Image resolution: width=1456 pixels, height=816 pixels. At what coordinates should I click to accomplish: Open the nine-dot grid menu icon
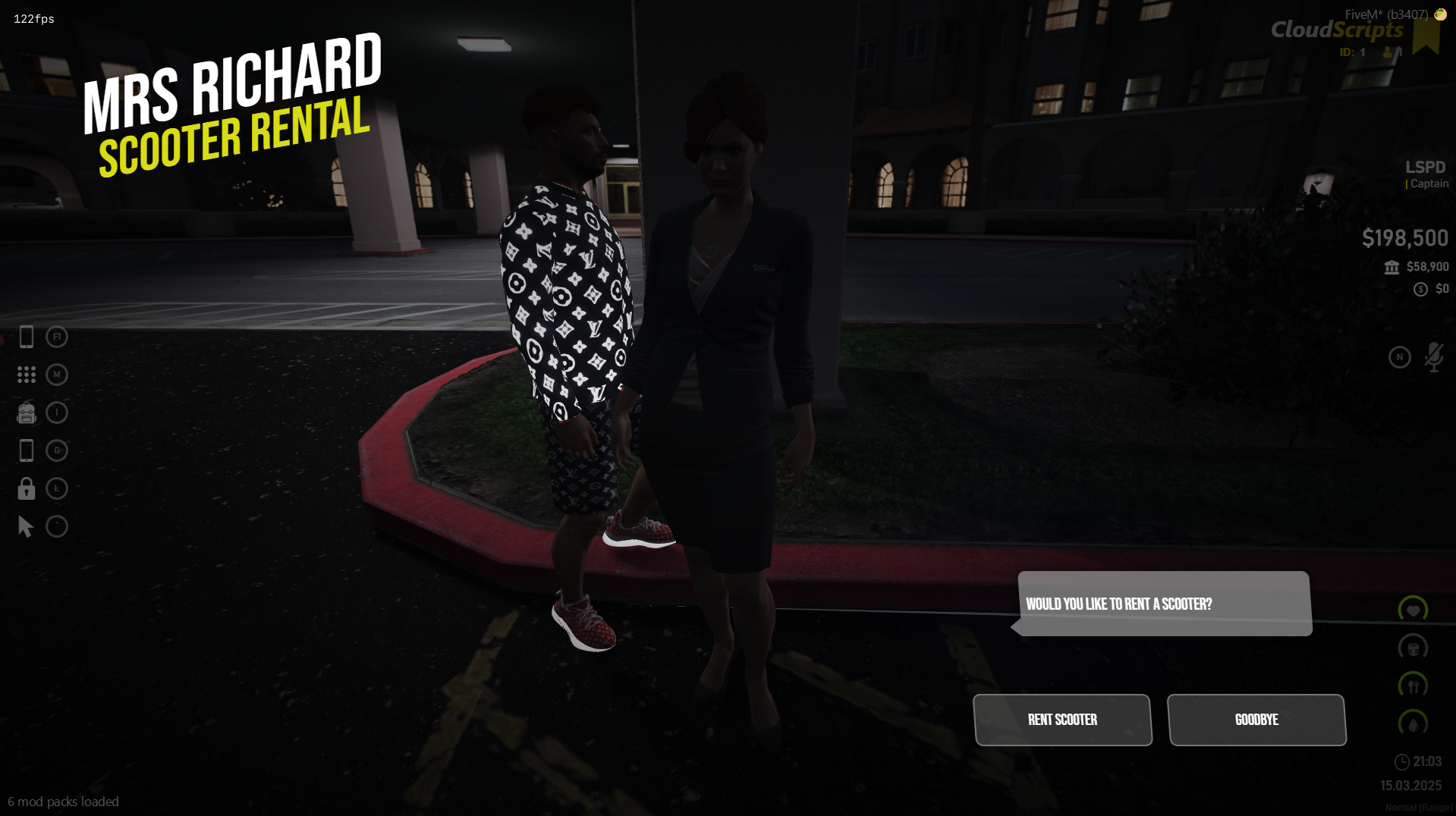click(27, 375)
